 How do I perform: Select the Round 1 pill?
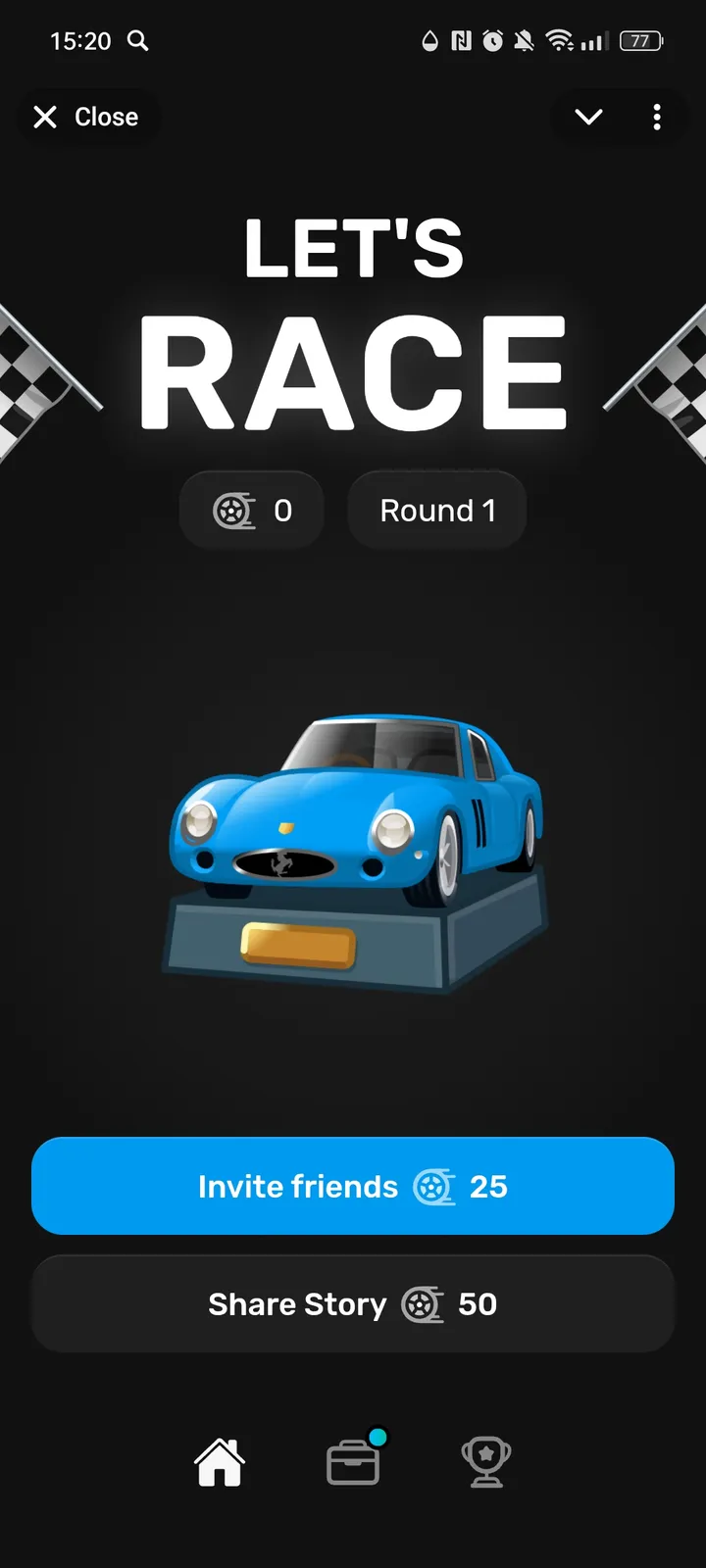(437, 511)
